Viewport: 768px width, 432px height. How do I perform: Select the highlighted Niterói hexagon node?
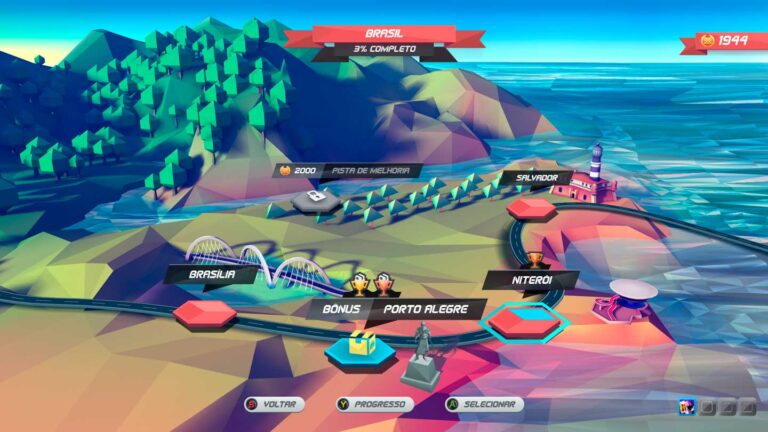tap(525, 322)
